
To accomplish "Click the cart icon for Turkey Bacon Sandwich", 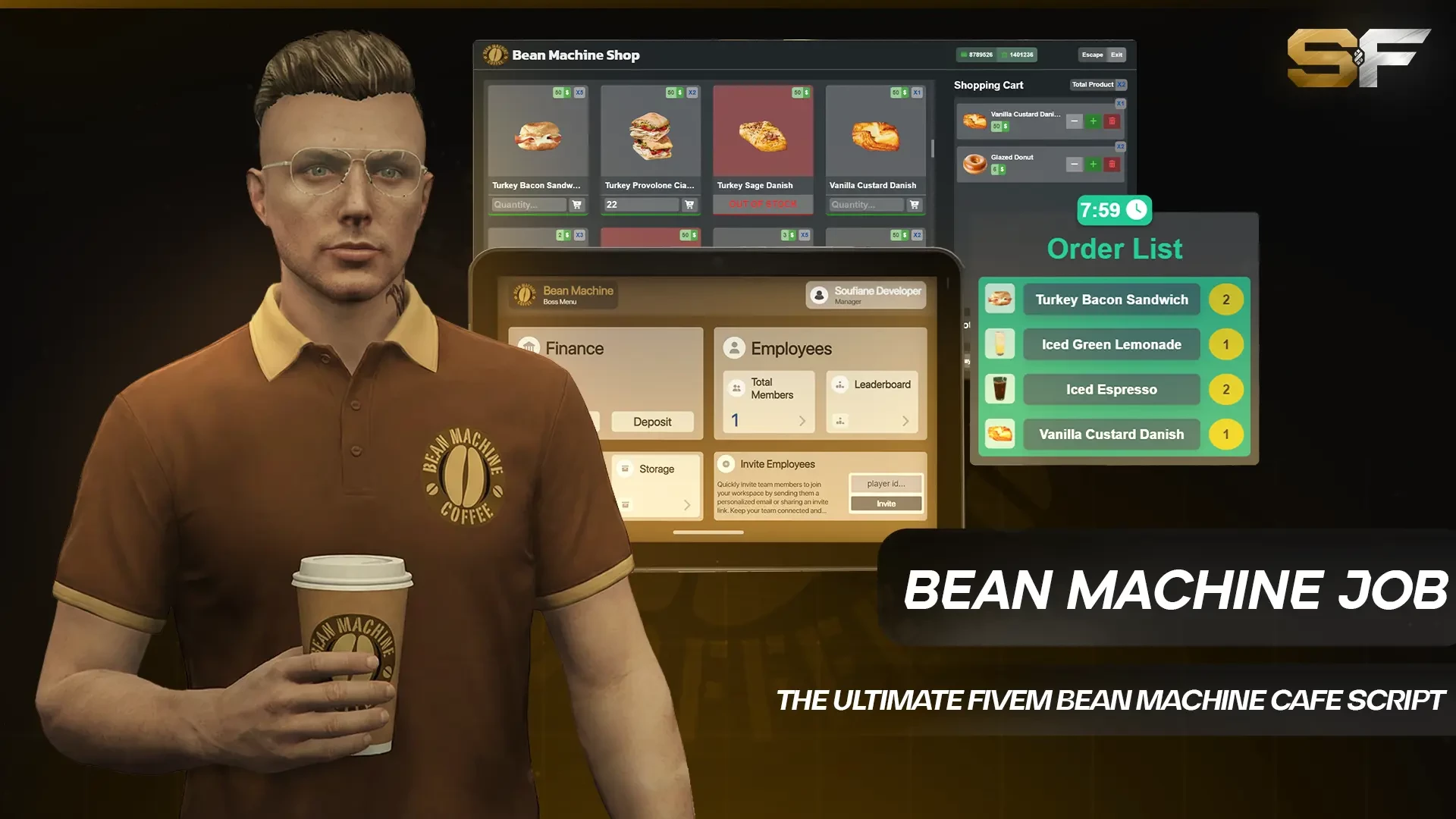I will pyautogui.click(x=577, y=205).
